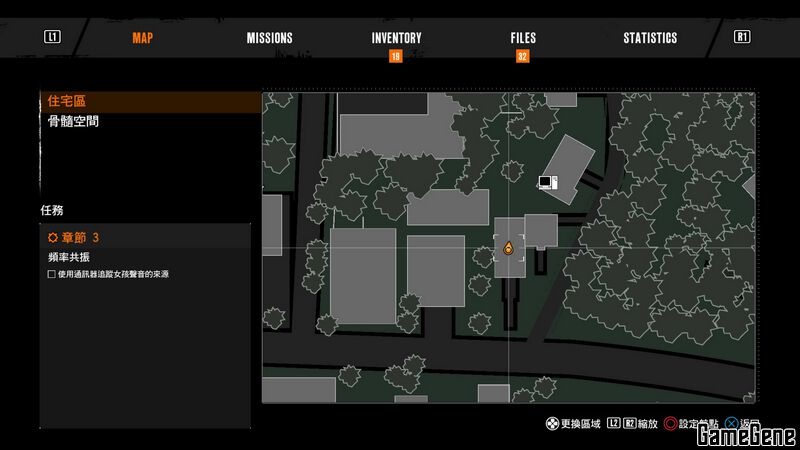The width and height of the screenshot is (800, 450).
Task: Show the STATISTICS tab
Action: tap(650, 38)
